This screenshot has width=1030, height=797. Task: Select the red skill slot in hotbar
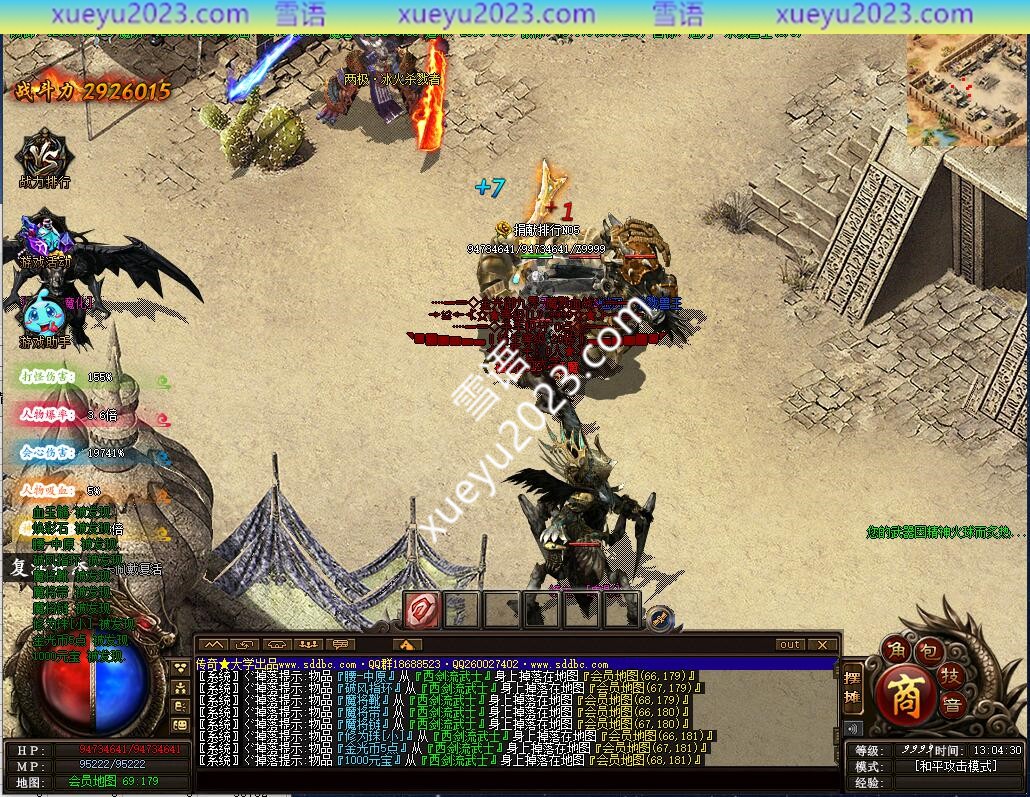pyautogui.click(x=421, y=609)
